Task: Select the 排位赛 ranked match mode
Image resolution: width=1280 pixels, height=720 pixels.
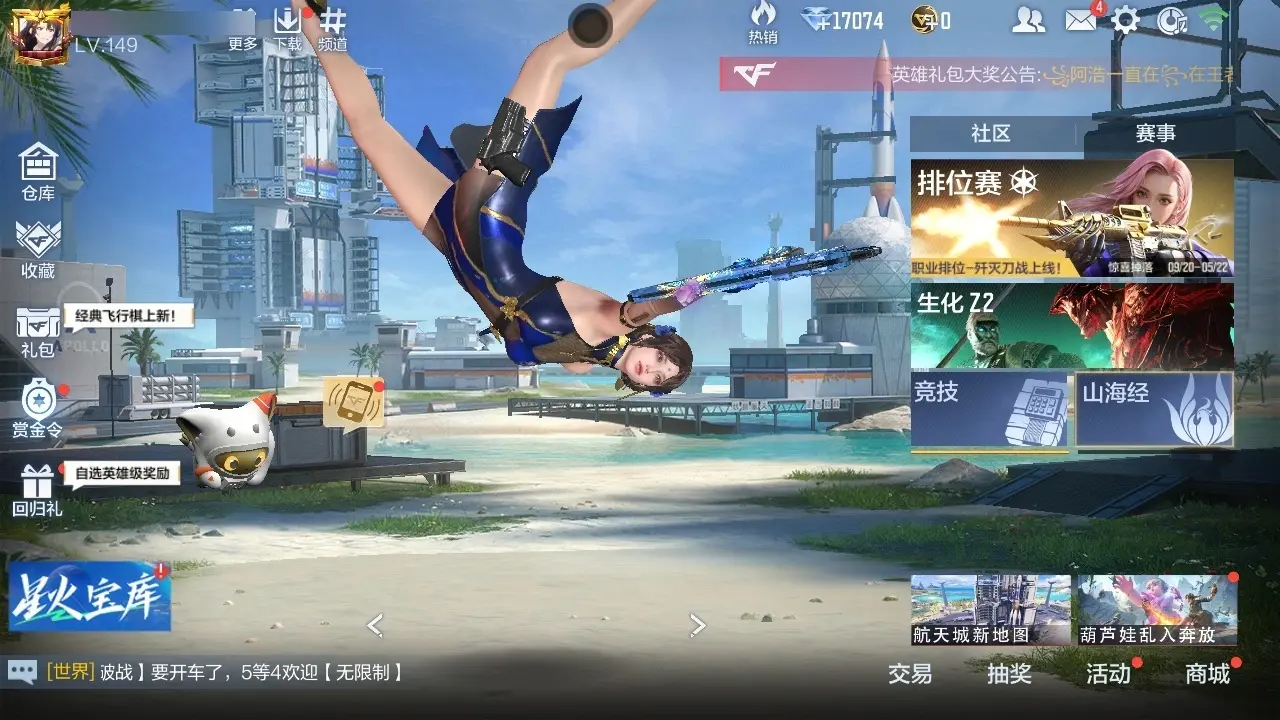Action: (x=1071, y=219)
